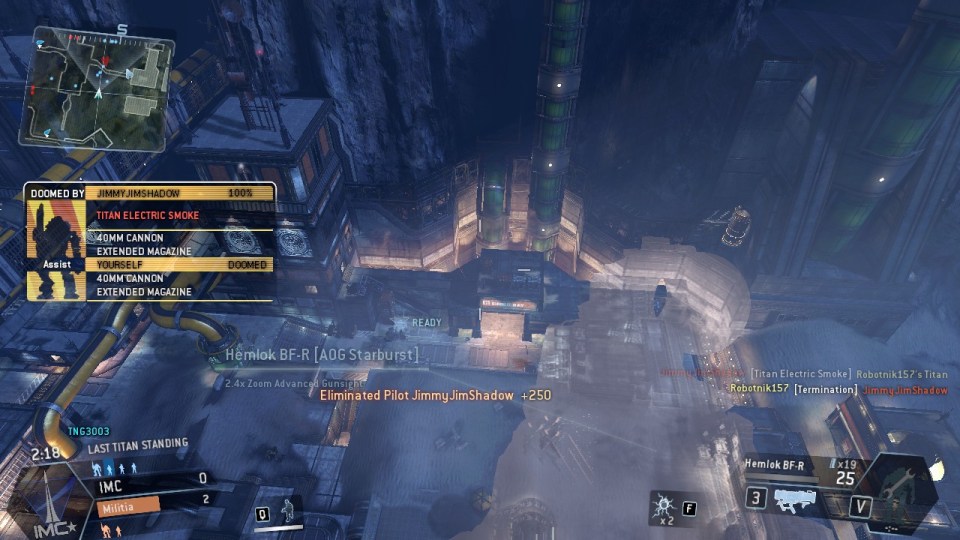960x540 pixels.
Task: Activate the ordnance grenade icon
Action: (x=662, y=503)
